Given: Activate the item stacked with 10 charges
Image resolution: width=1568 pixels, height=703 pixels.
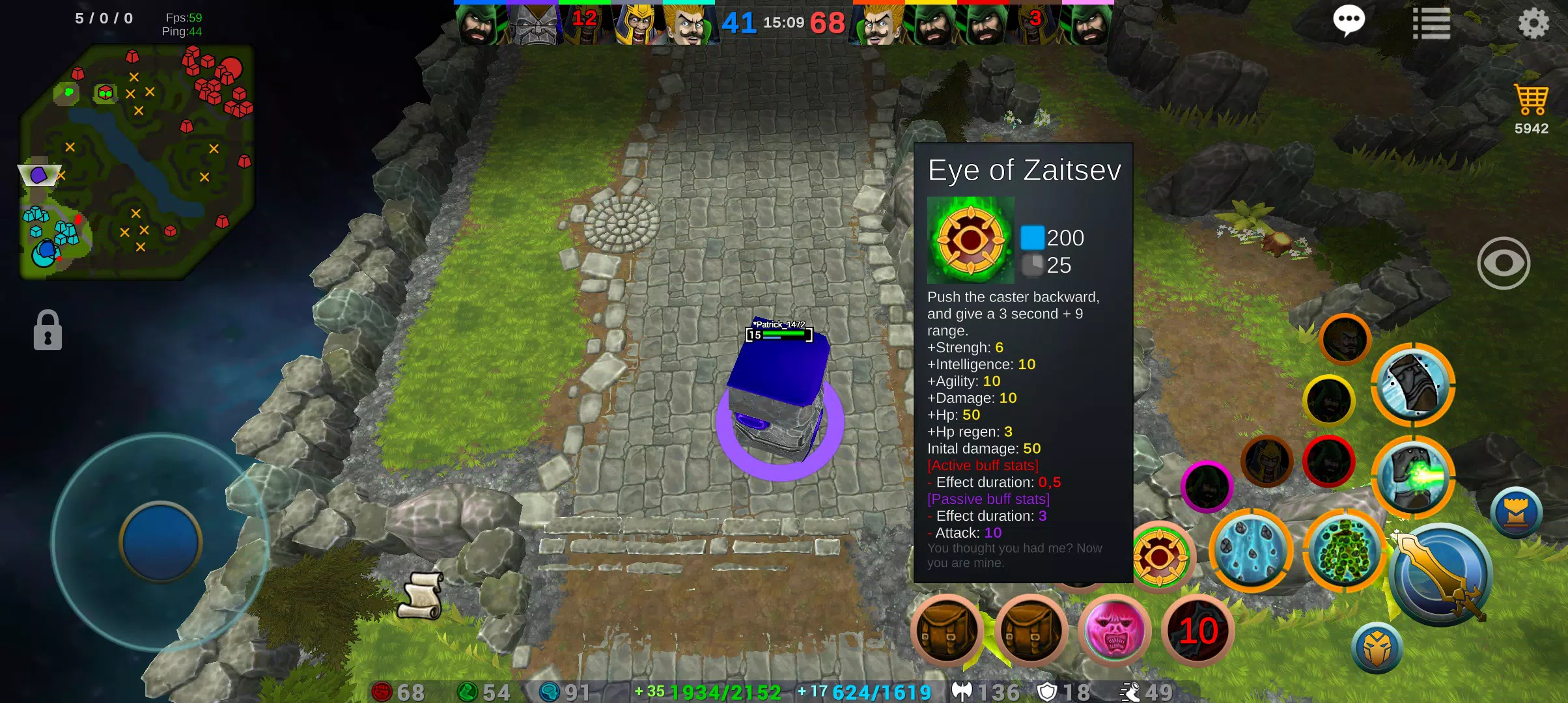Looking at the screenshot, I should [1197, 630].
